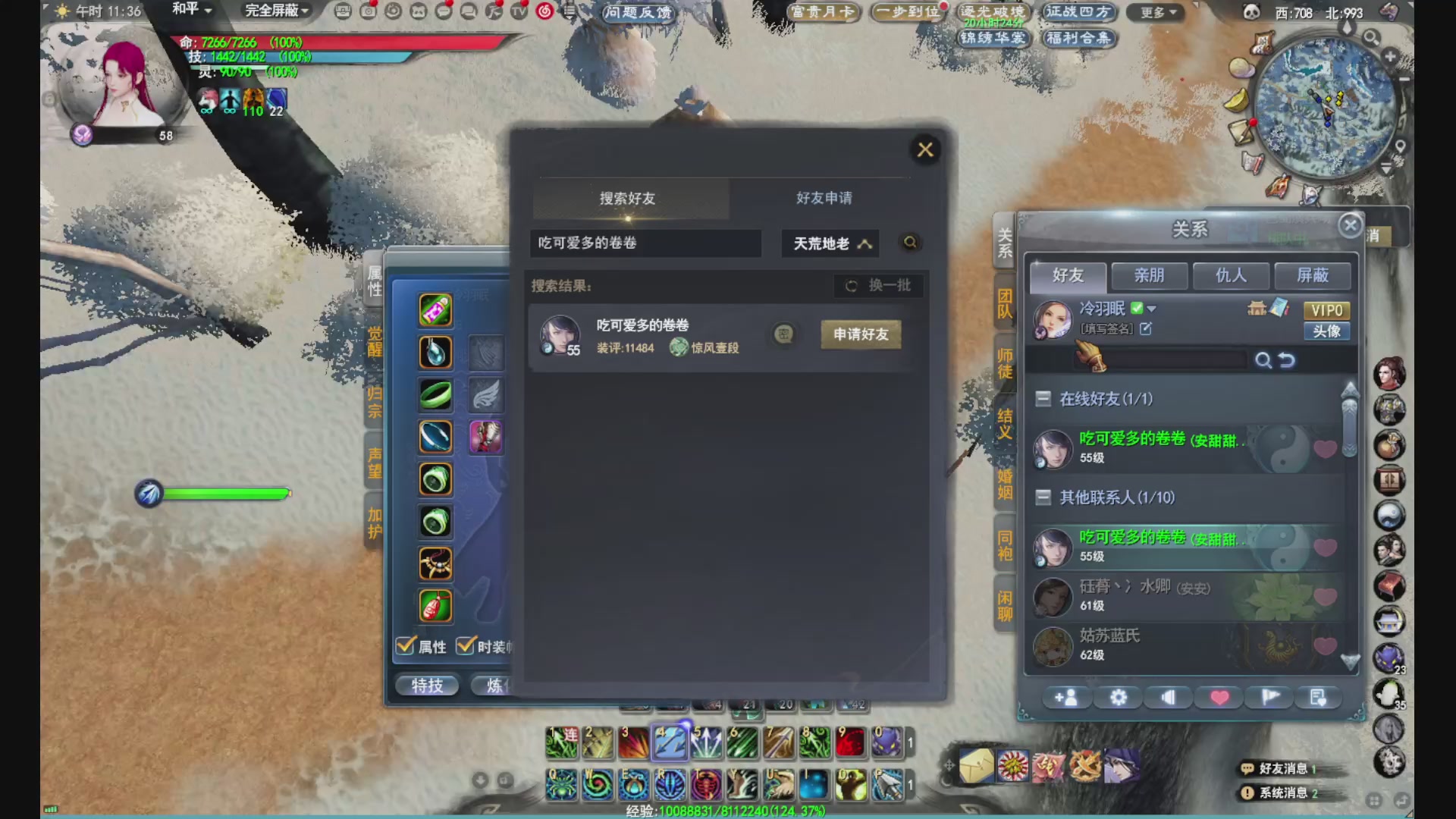Image resolution: width=1456 pixels, height=819 pixels.
Task: Click the search magnifier beside 天荒地老
Action: click(909, 243)
